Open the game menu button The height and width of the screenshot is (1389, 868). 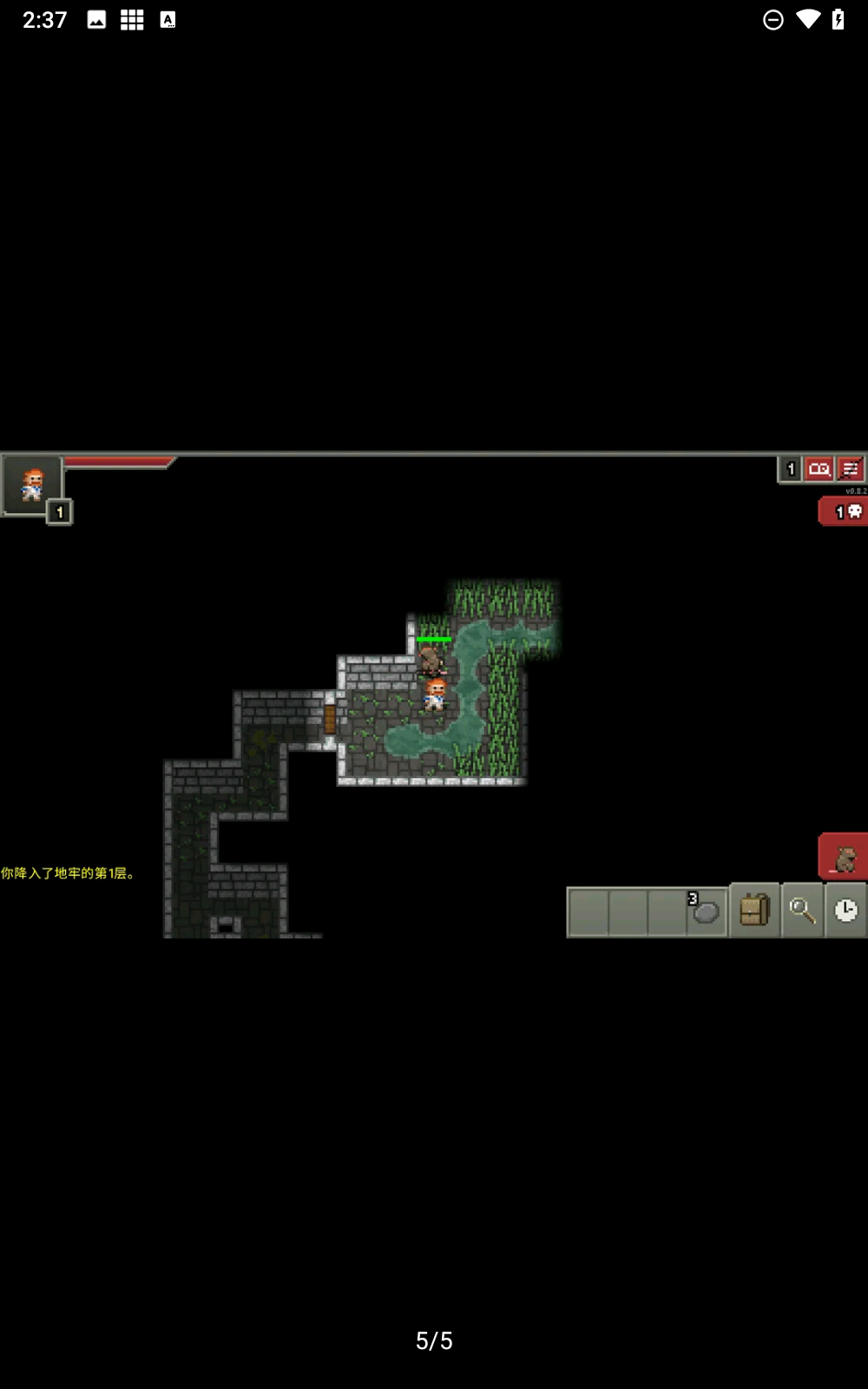point(851,470)
